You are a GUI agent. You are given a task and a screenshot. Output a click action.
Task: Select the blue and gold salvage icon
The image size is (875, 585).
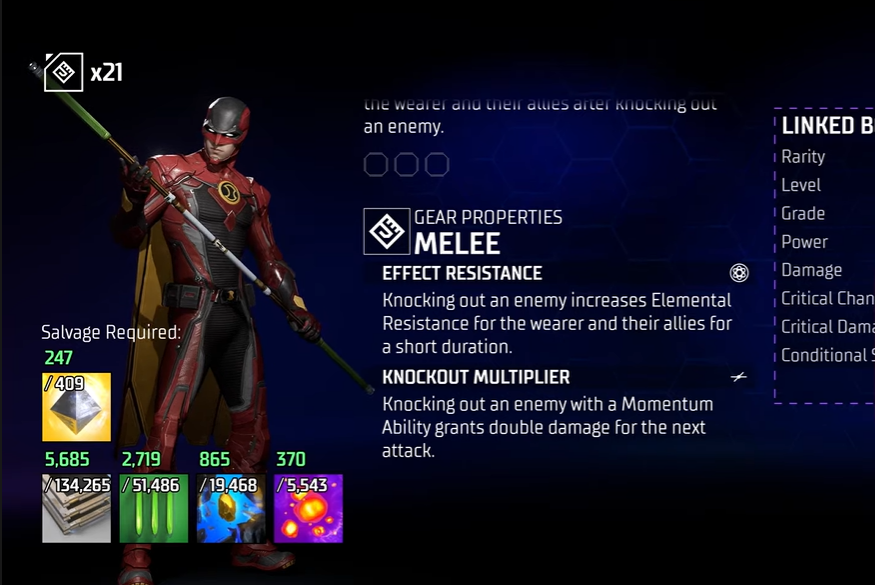click(x=231, y=508)
